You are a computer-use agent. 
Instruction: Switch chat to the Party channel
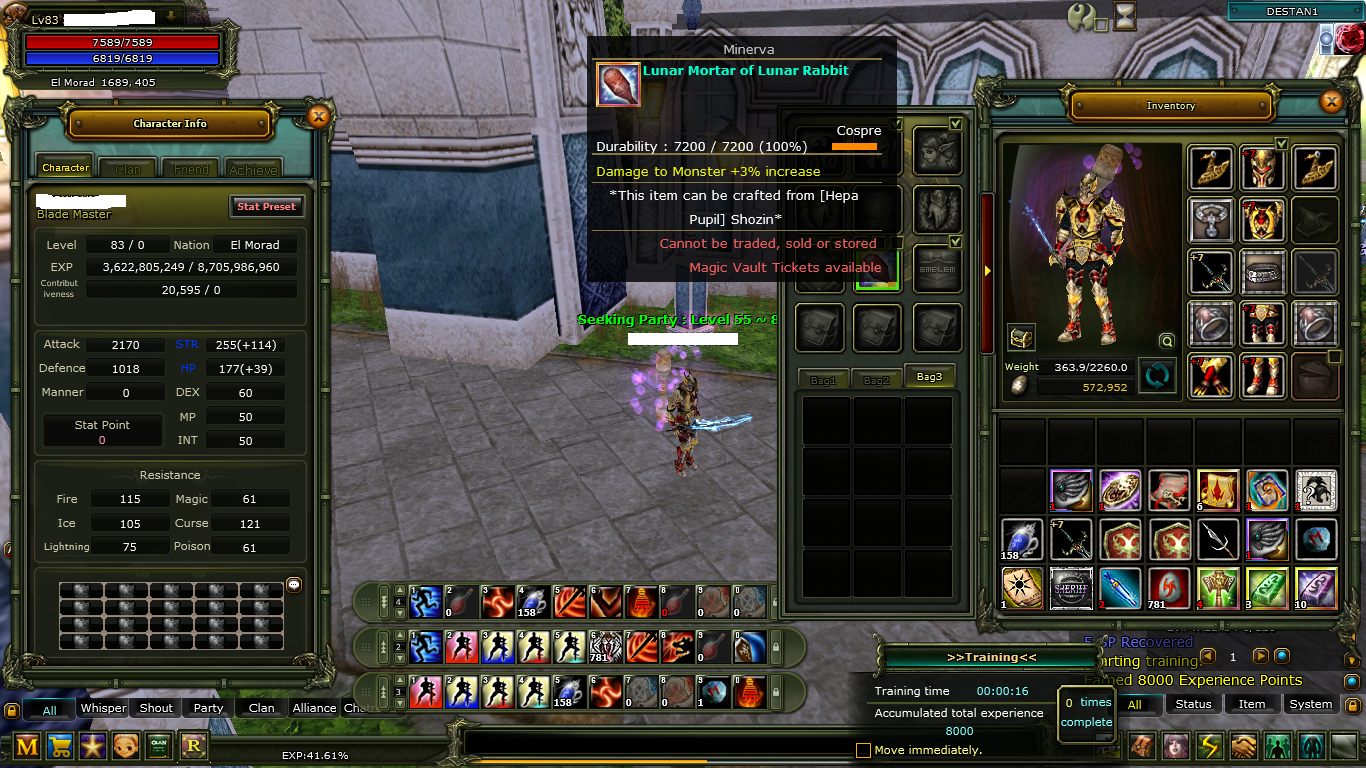208,708
